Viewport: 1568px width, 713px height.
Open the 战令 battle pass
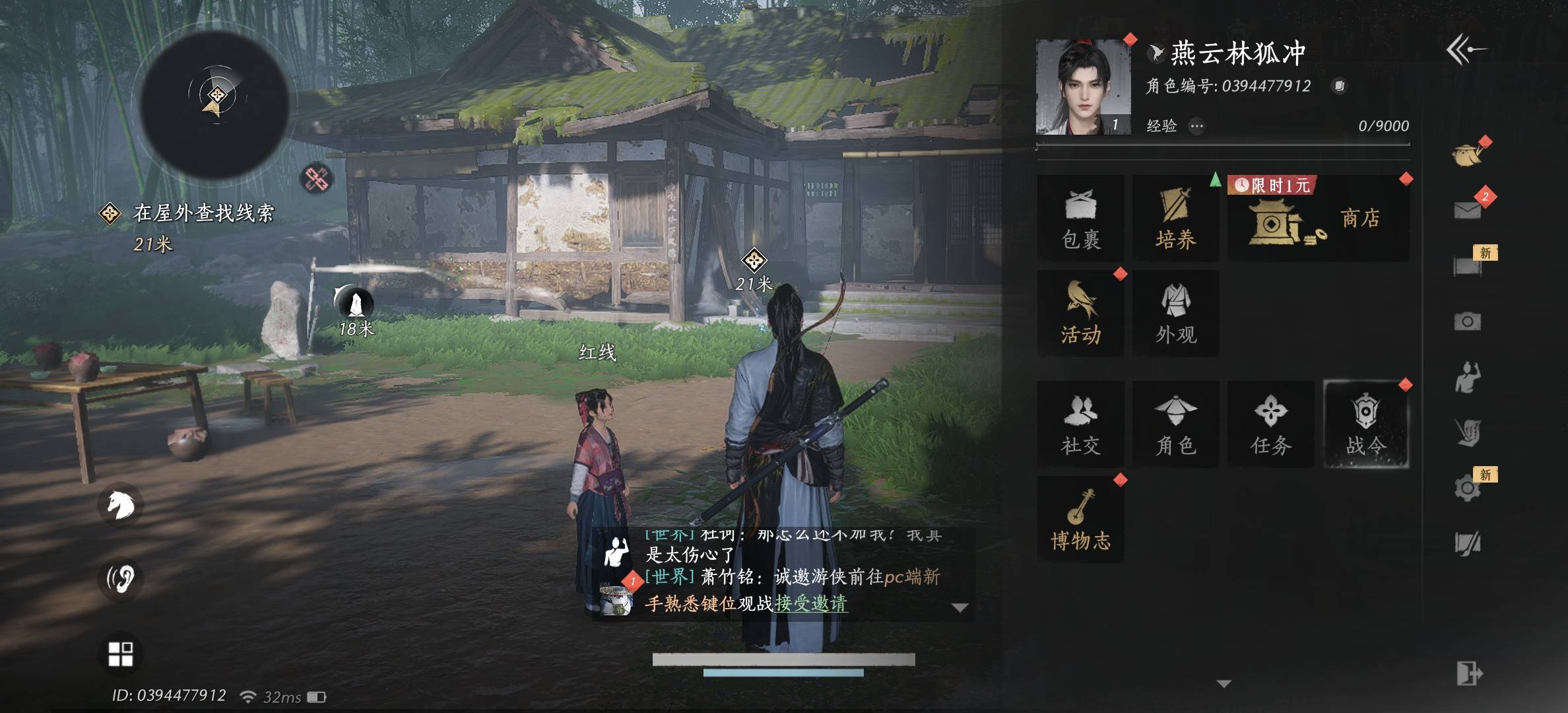1365,424
